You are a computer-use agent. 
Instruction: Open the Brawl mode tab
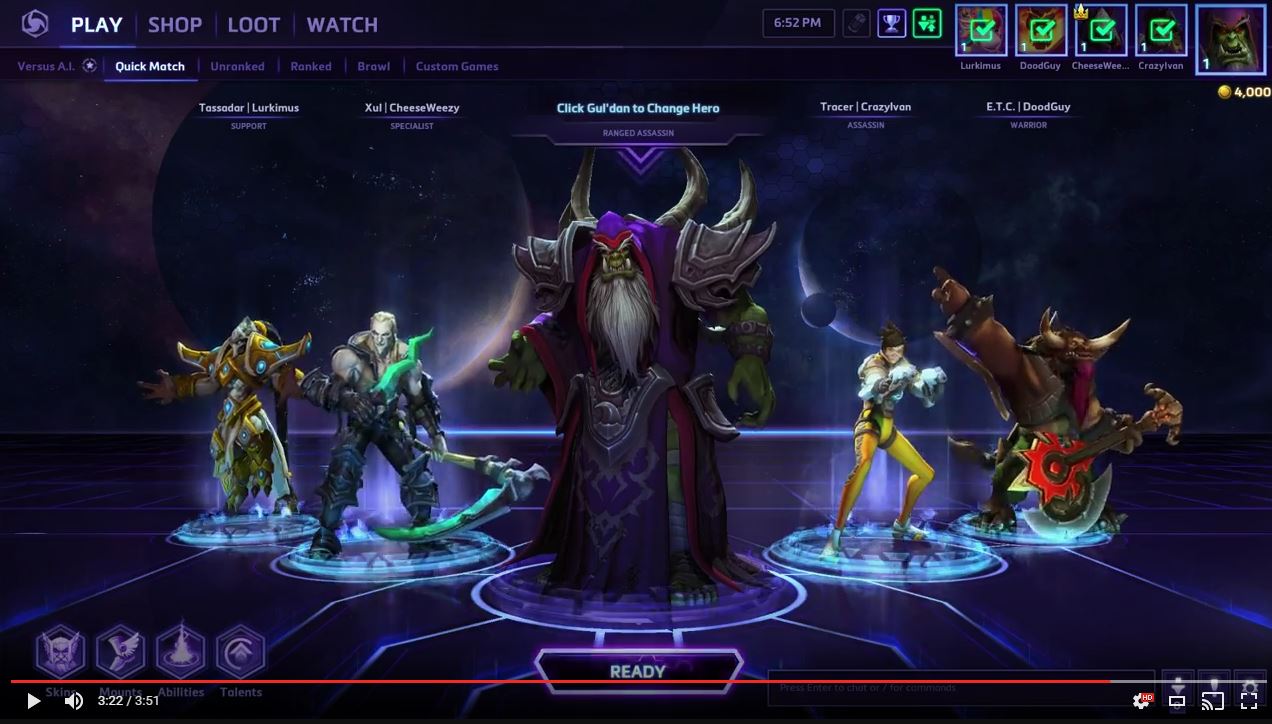374,66
